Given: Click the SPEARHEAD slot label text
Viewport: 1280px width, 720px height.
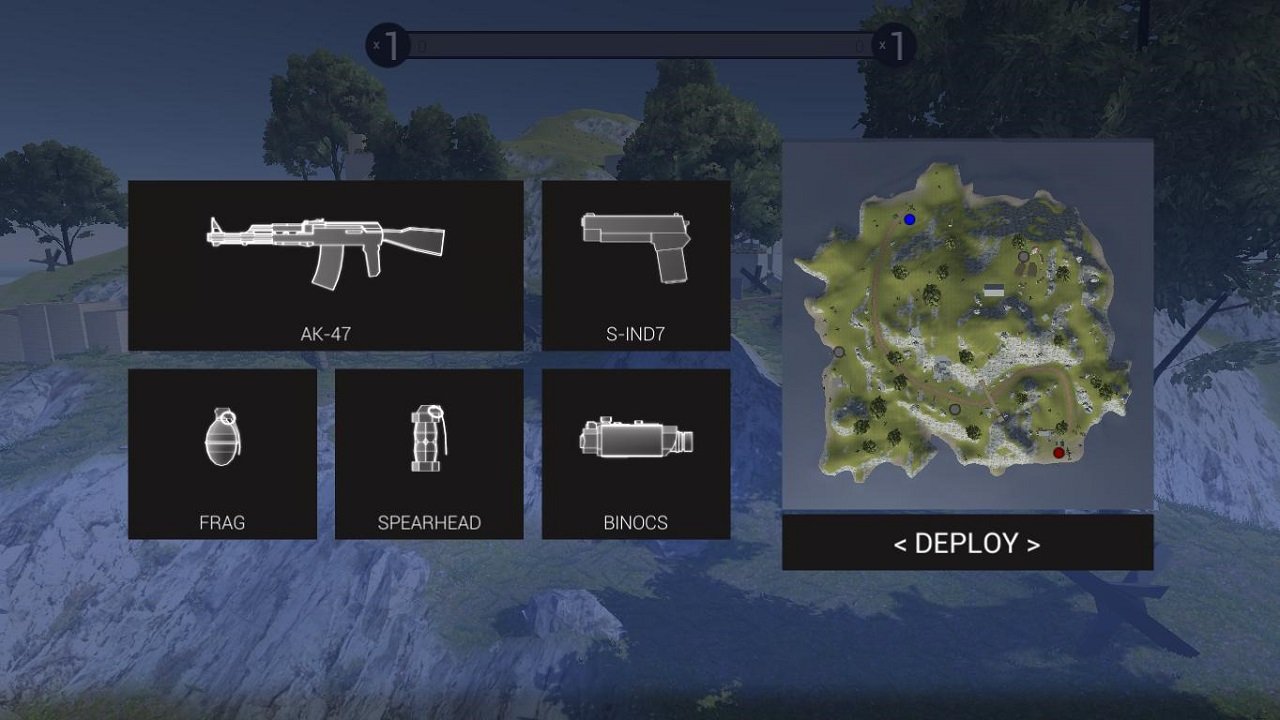Looking at the screenshot, I should pyautogui.click(x=429, y=522).
